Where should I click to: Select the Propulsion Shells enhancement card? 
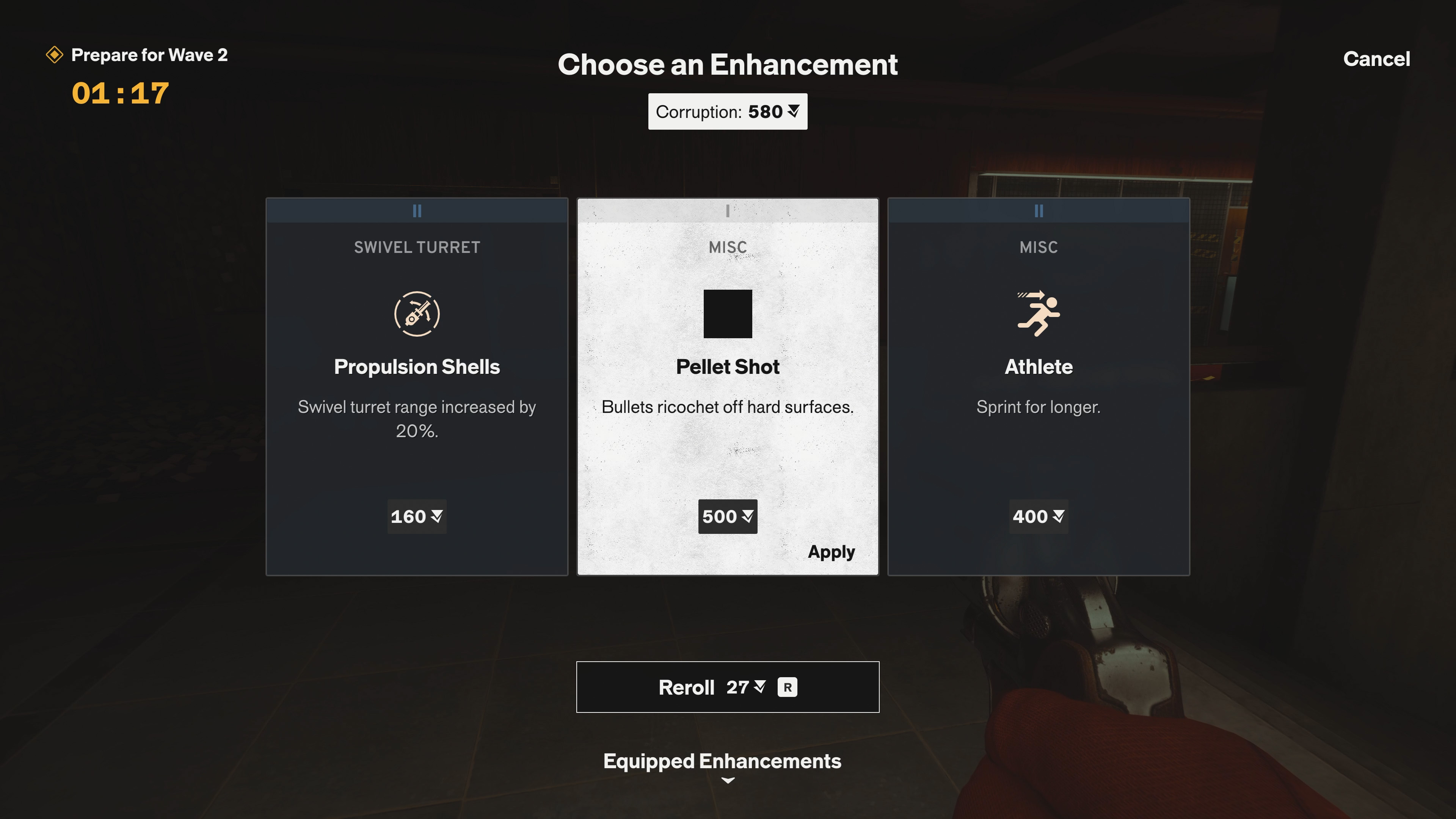coord(417,395)
